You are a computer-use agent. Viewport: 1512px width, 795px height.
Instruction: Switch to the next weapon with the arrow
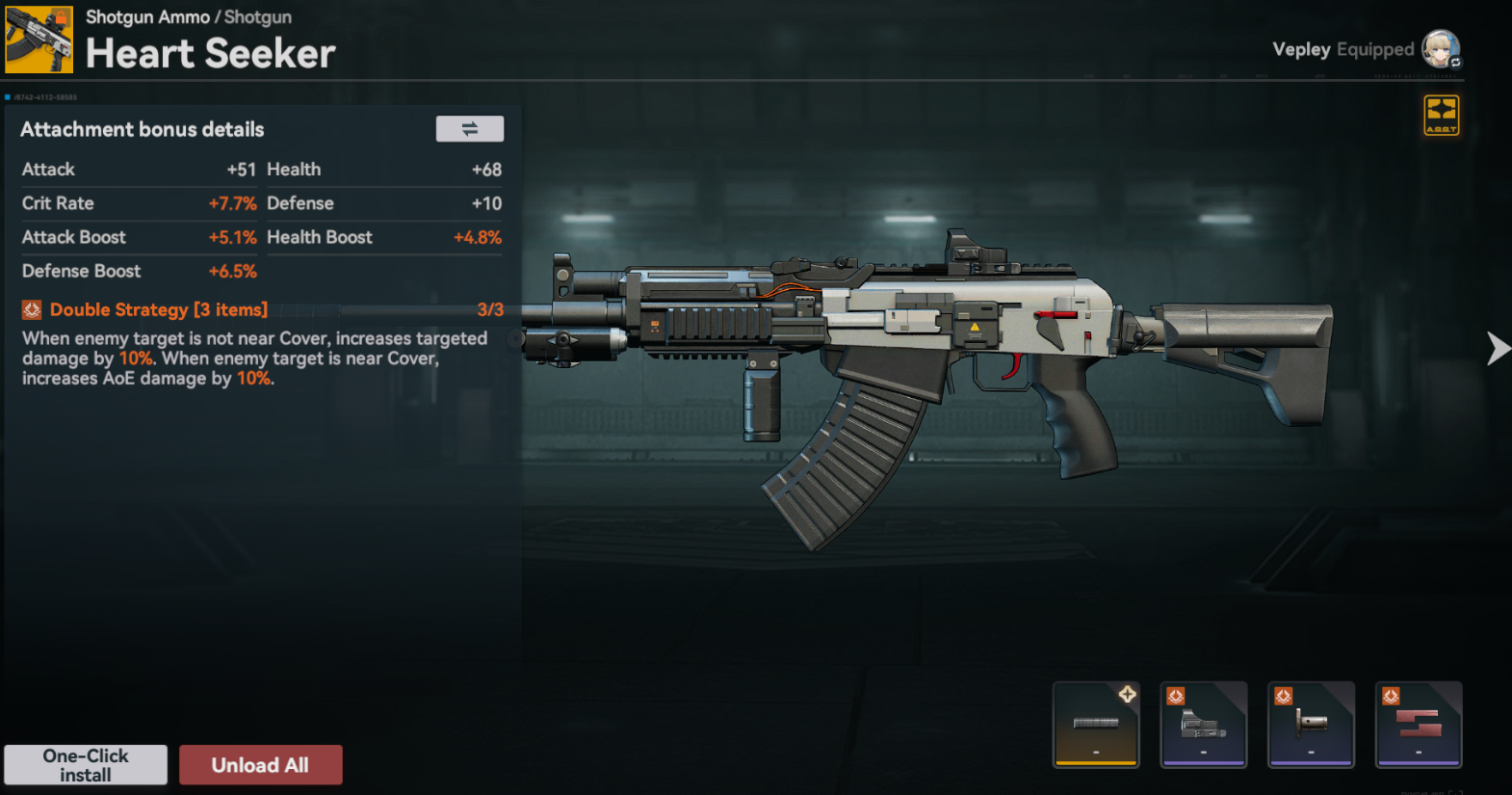click(1498, 348)
